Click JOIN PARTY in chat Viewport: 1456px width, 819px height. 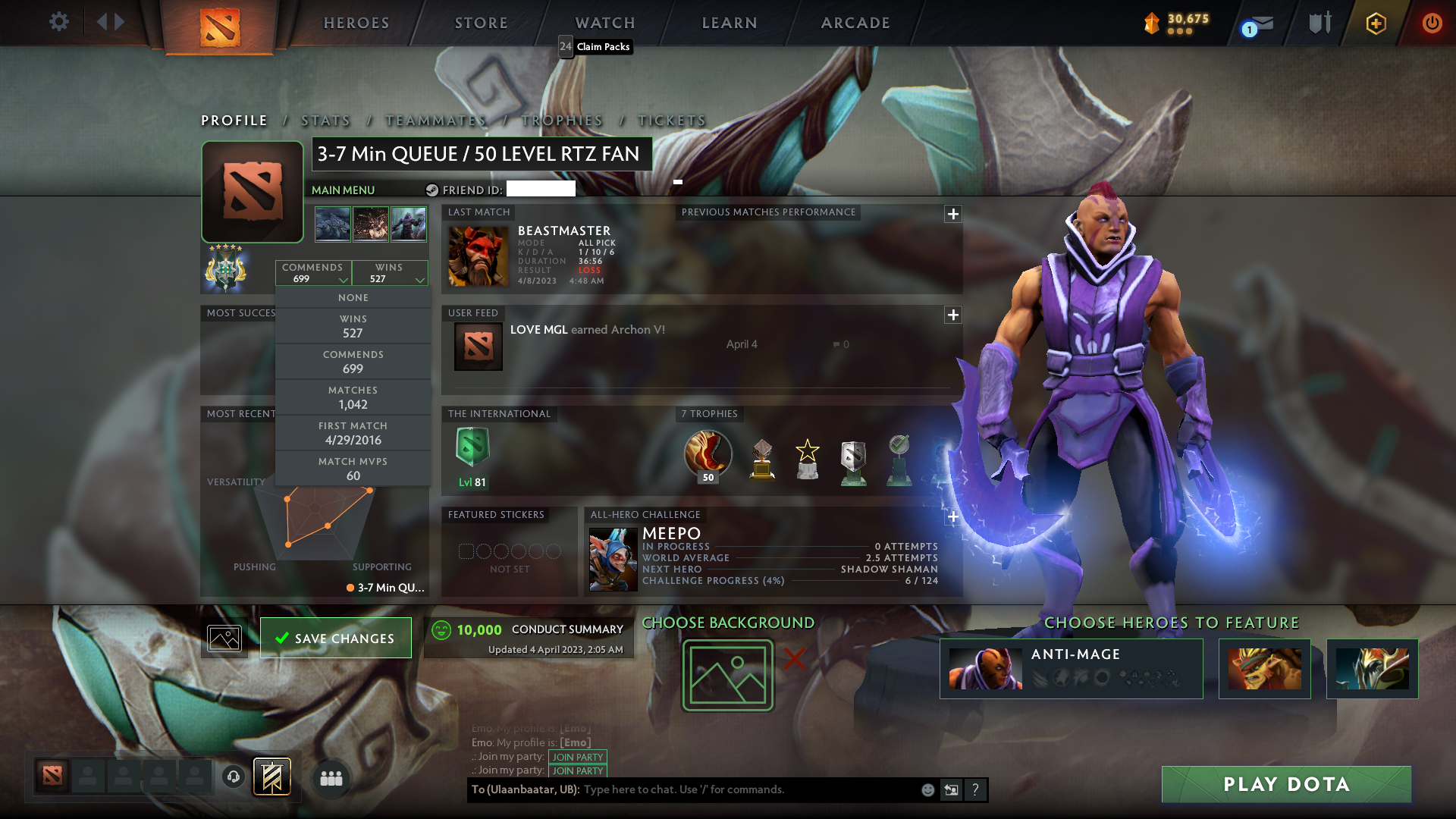coord(578,757)
